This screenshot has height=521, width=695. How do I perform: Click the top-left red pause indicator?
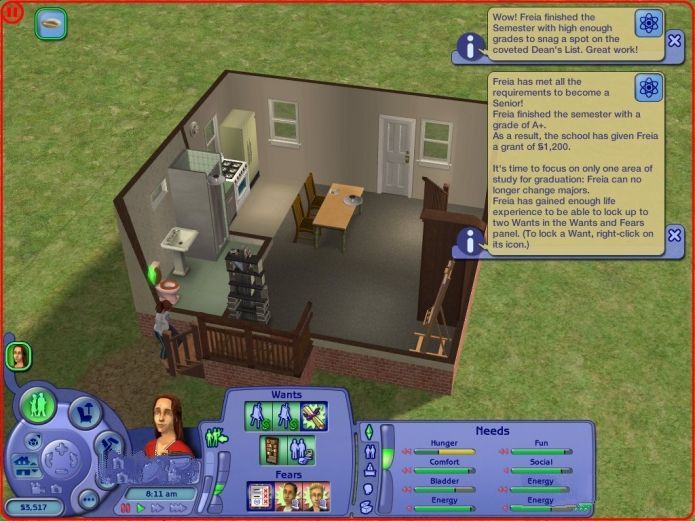tap(12, 12)
